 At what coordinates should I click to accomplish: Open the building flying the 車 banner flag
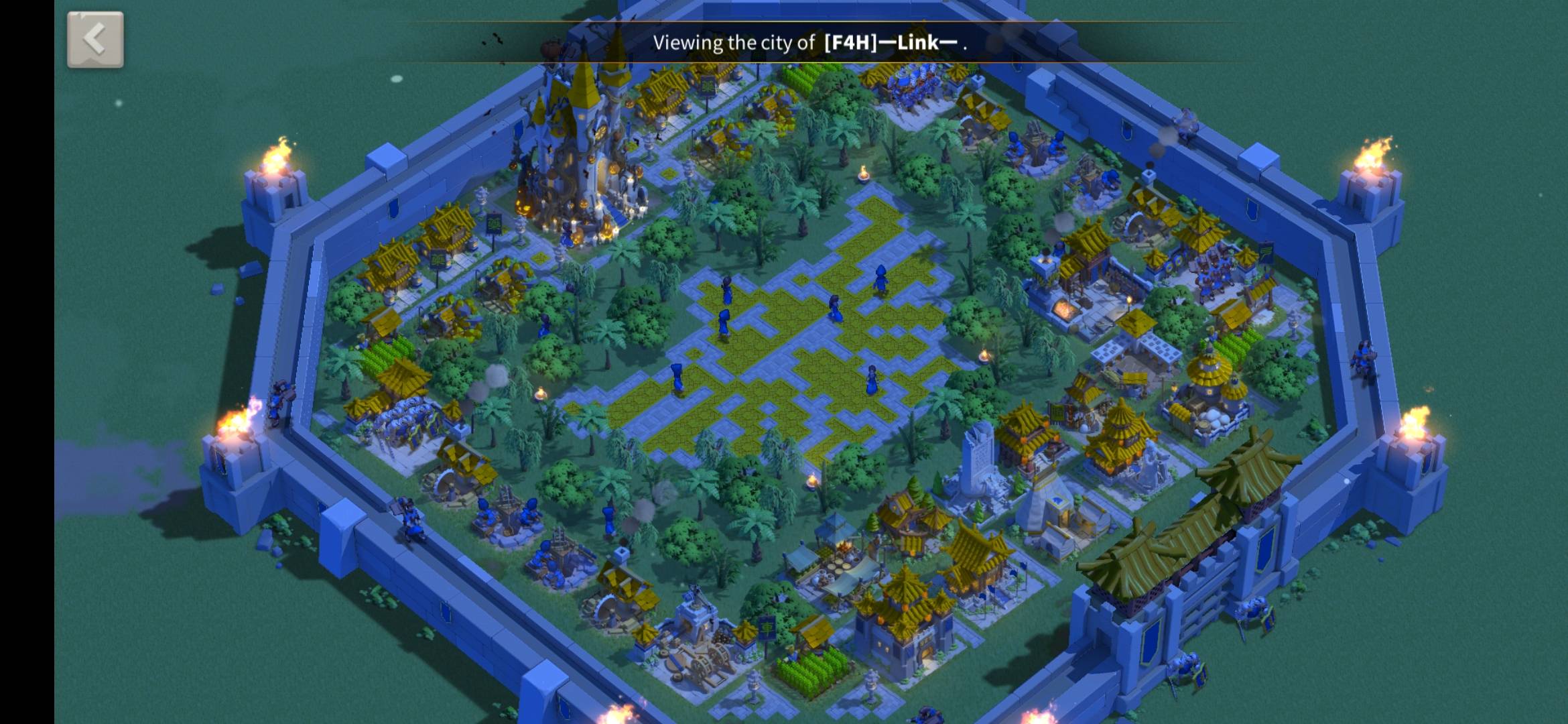click(767, 629)
